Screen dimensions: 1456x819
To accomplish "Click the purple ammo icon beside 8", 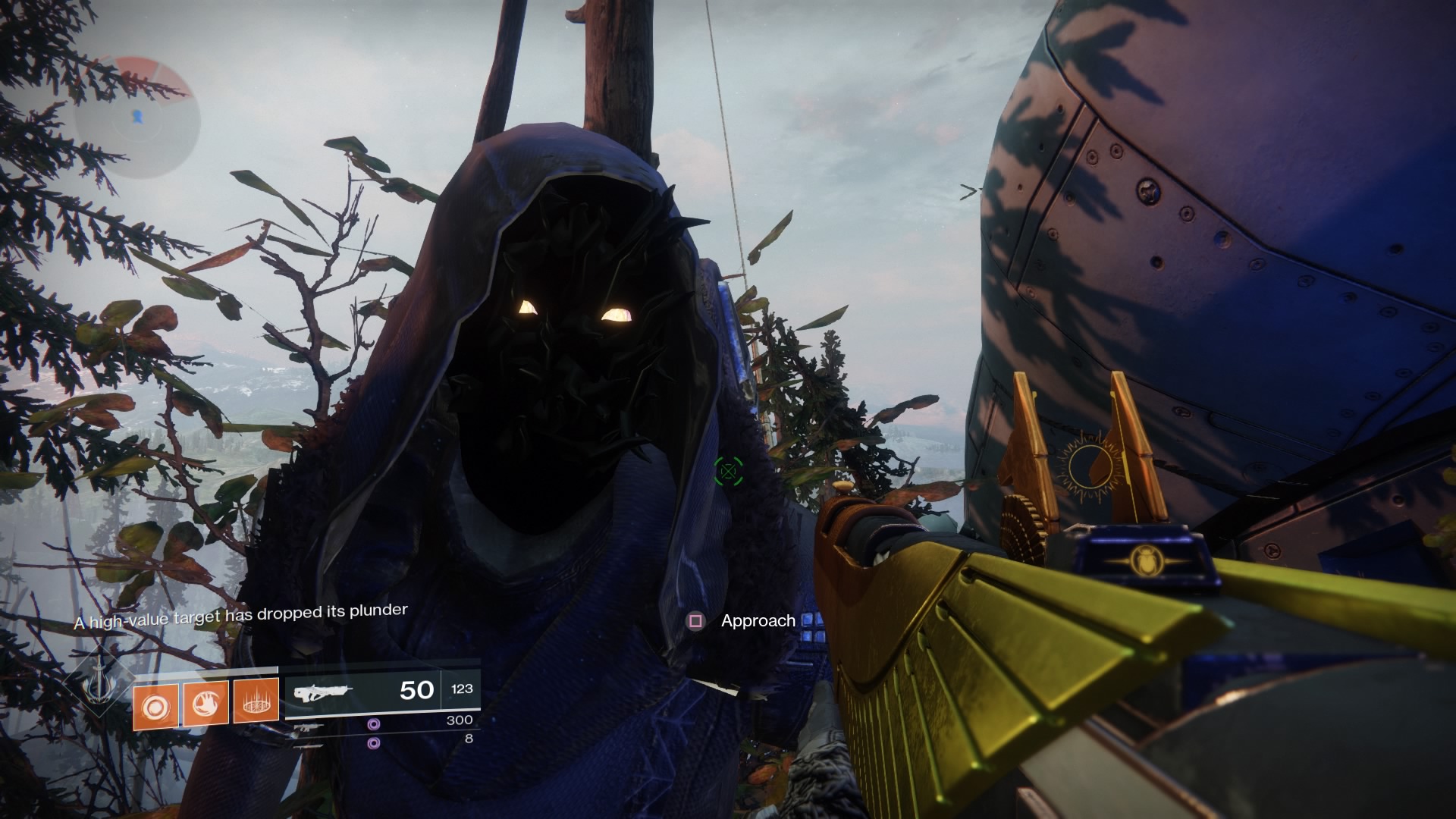I will pos(374,744).
